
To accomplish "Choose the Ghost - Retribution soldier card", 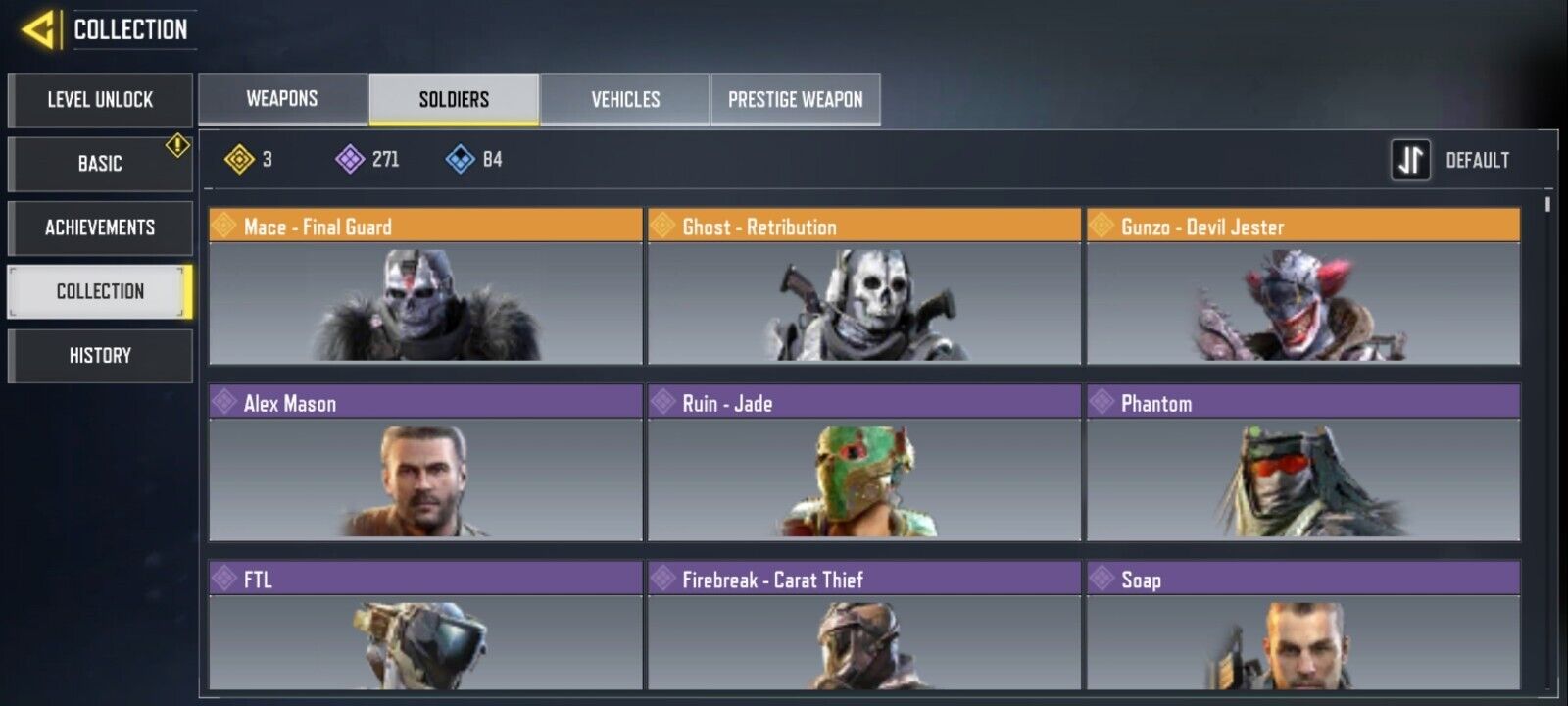I will tap(863, 286).
